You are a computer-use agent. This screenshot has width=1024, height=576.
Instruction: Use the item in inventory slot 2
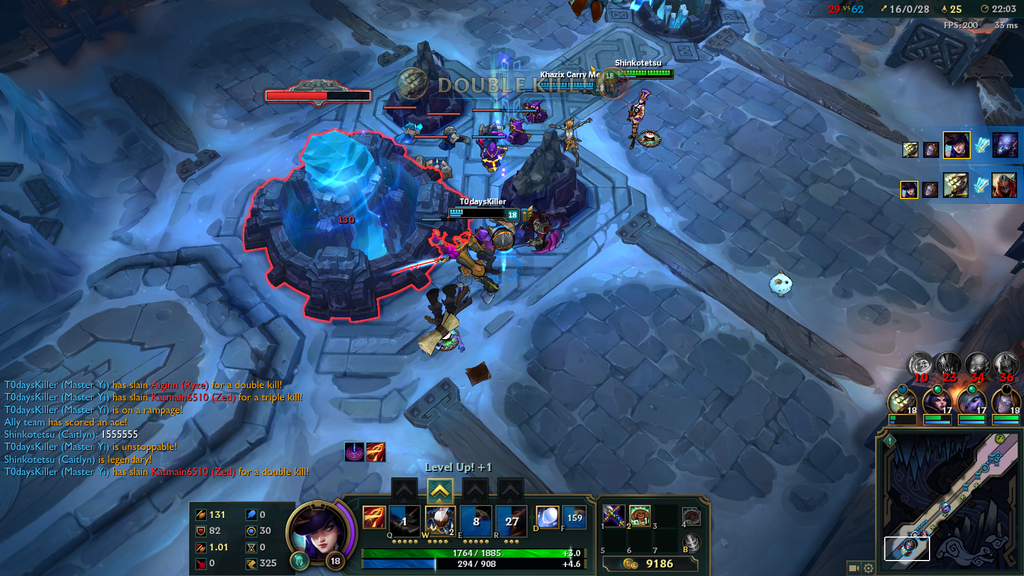point(640,516)
